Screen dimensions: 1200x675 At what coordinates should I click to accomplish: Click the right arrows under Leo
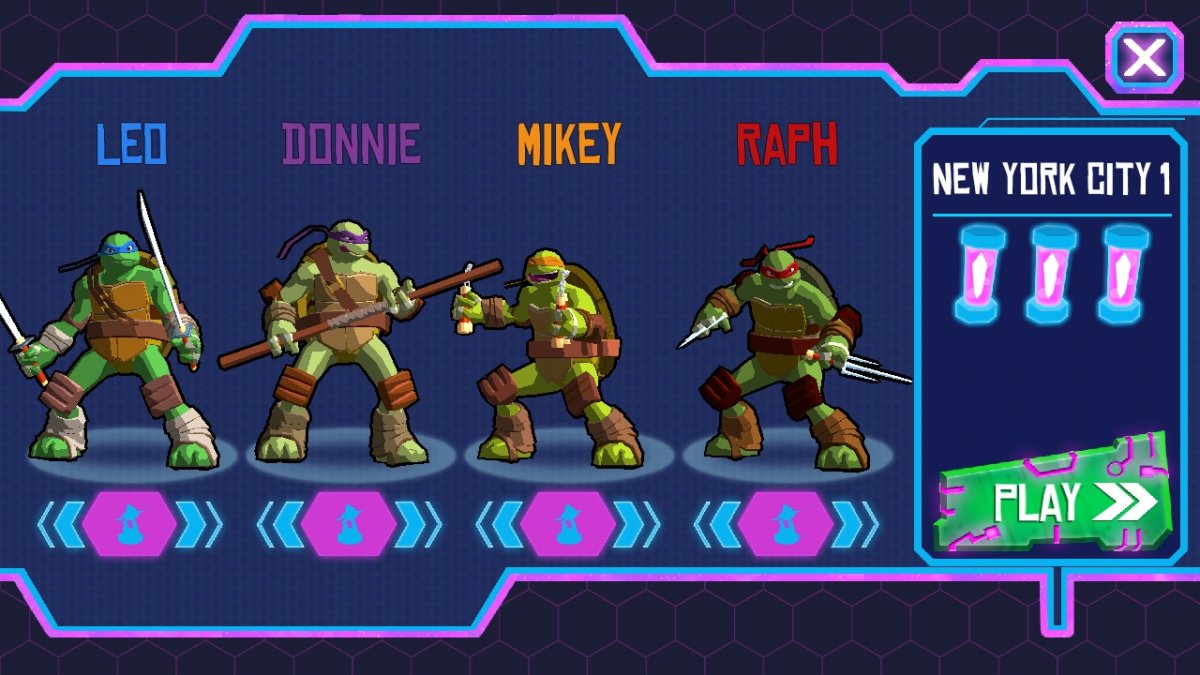(x=200, y=524)
